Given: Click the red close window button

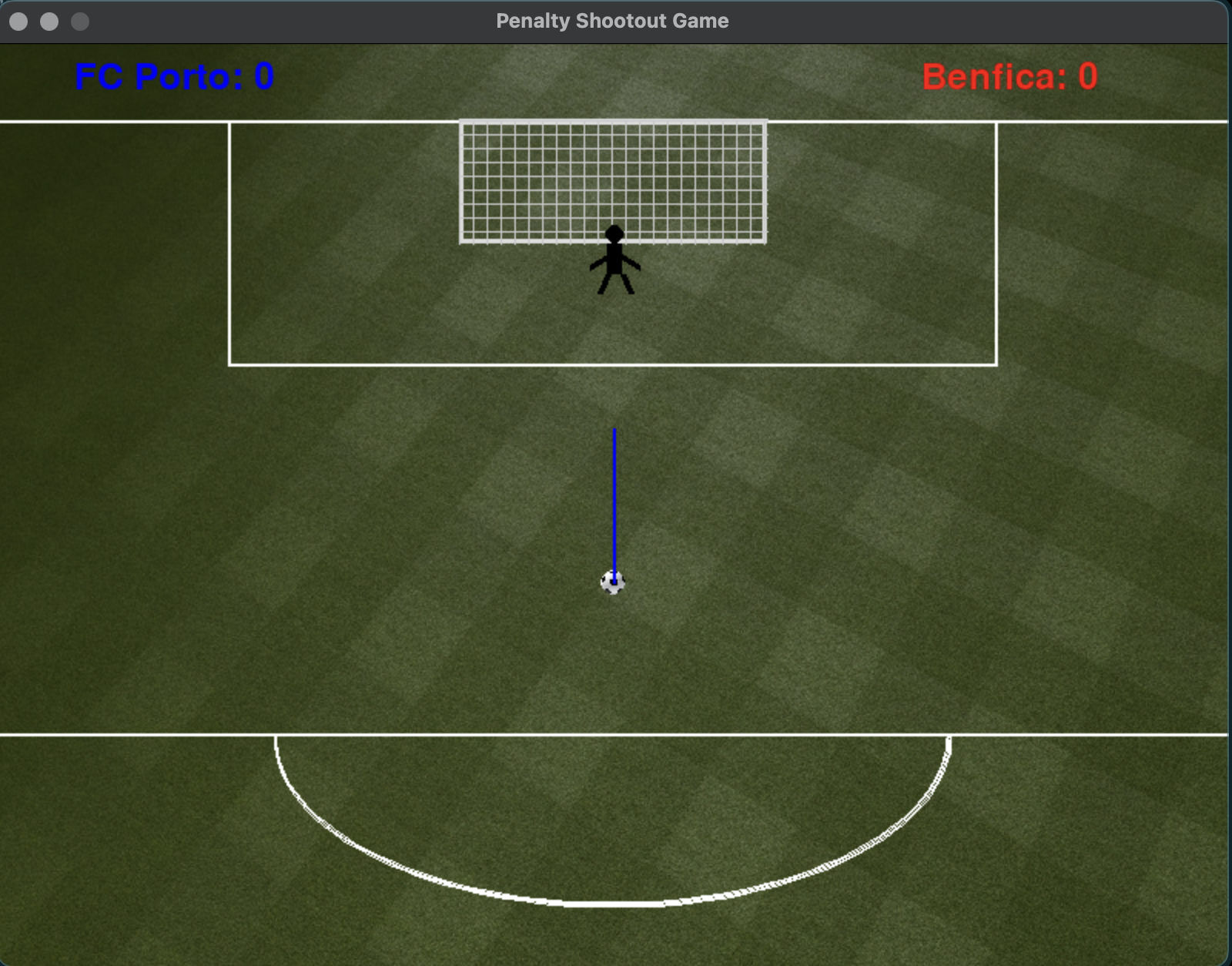Looking at the screenshot, I should 17,22.
